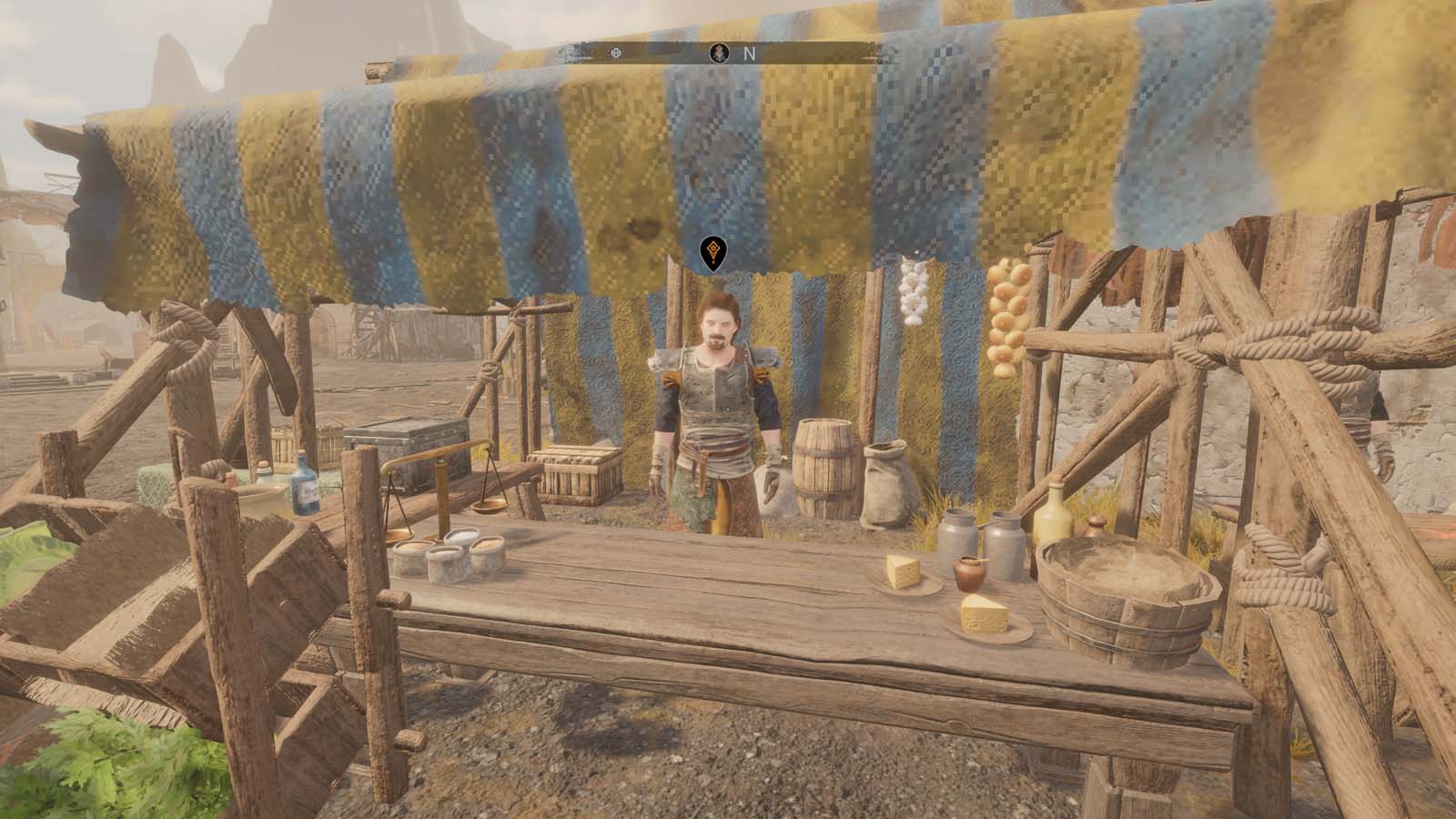Click the North marker on the compass
Image resolution: width=1456 pixels, height=819 pixels.
[x=750, y=53]
